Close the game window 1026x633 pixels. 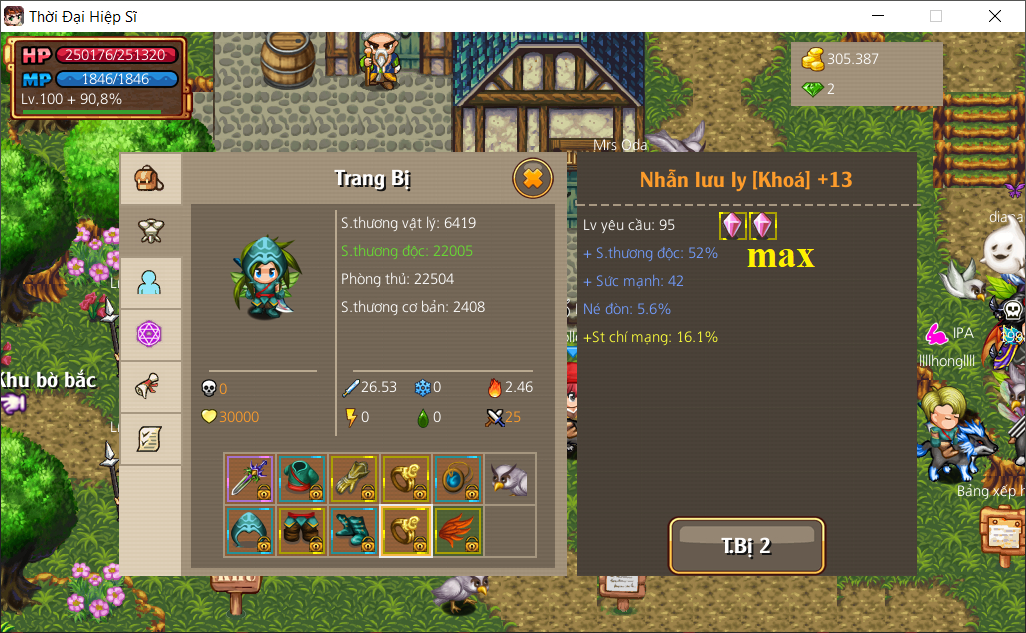995,16
